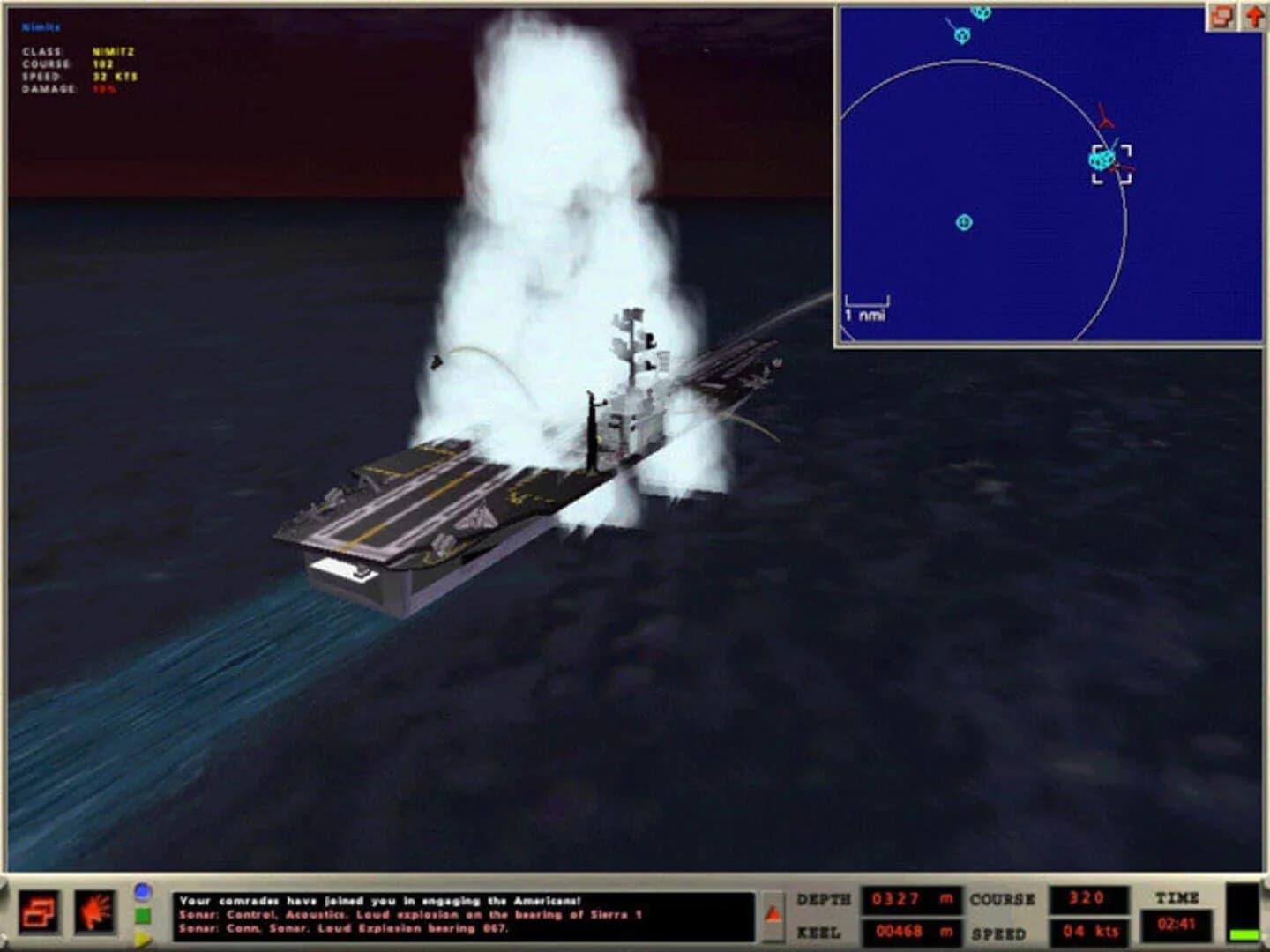Enable tracking on the red hostile marker in the minimap

(1105, 115)
